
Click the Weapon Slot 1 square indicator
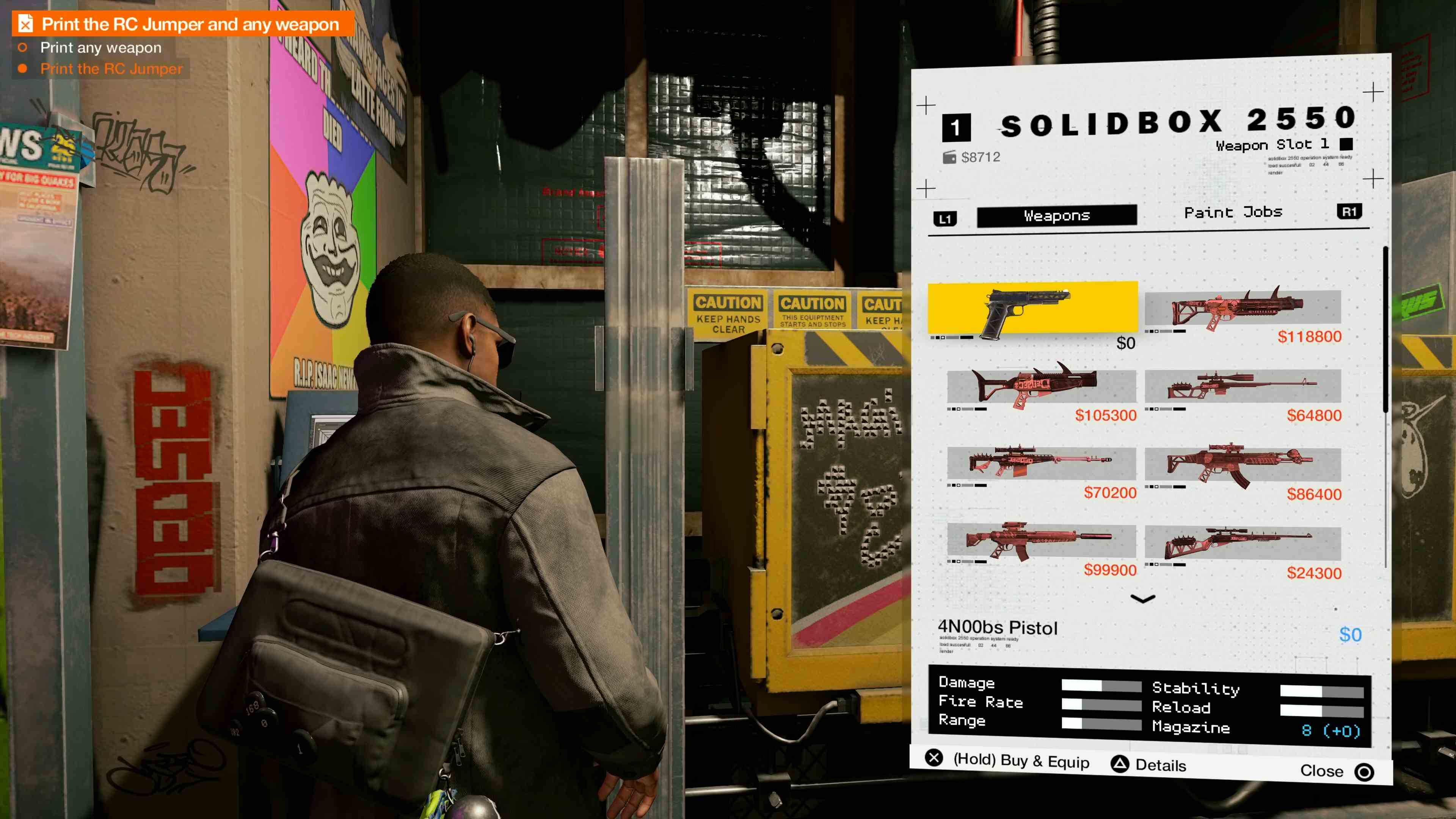click(x=1347, y=145)
